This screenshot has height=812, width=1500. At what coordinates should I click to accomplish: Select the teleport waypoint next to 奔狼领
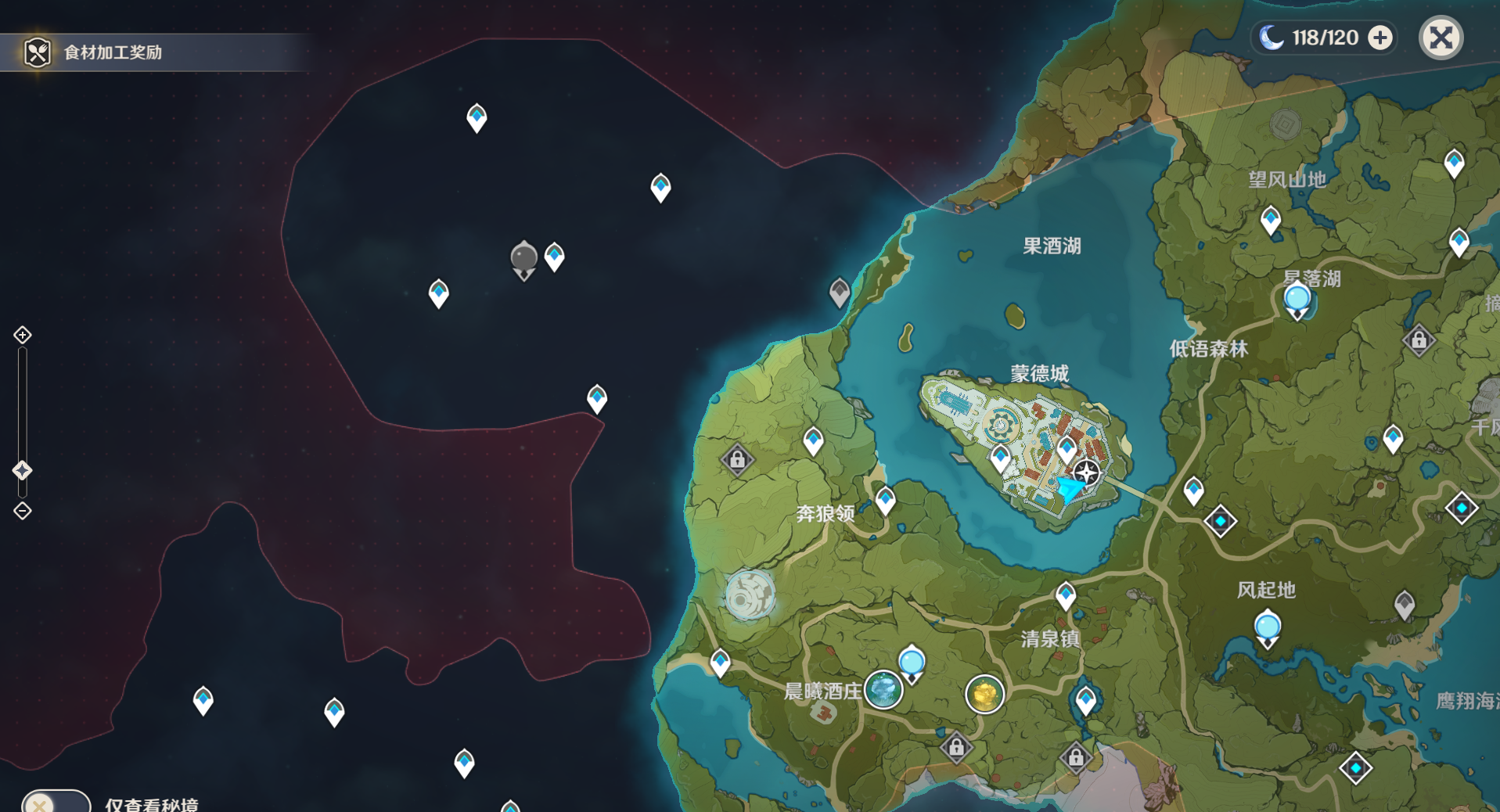(885, 500)
